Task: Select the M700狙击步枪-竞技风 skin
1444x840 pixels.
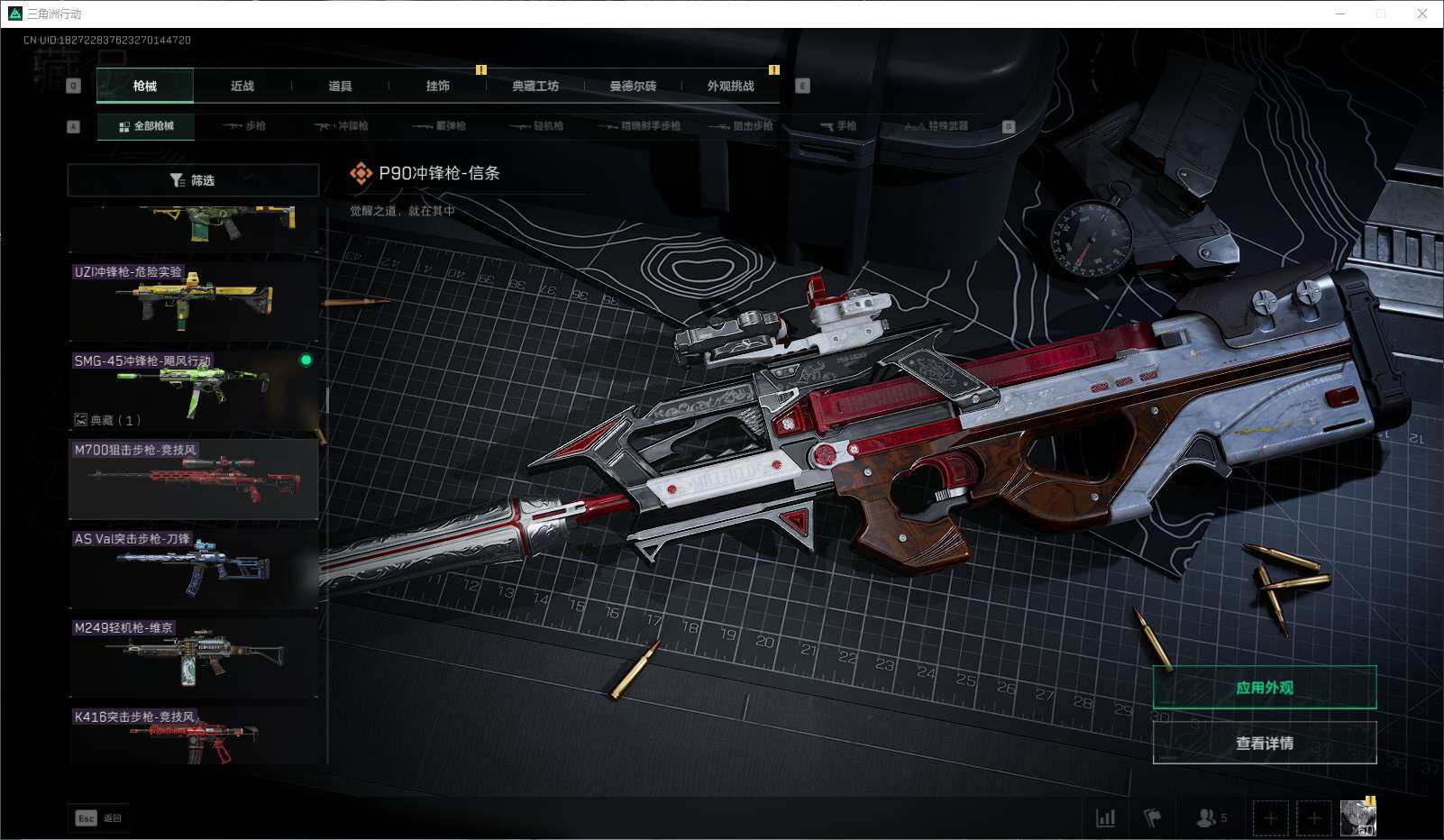Action: (x=194, y=479)
